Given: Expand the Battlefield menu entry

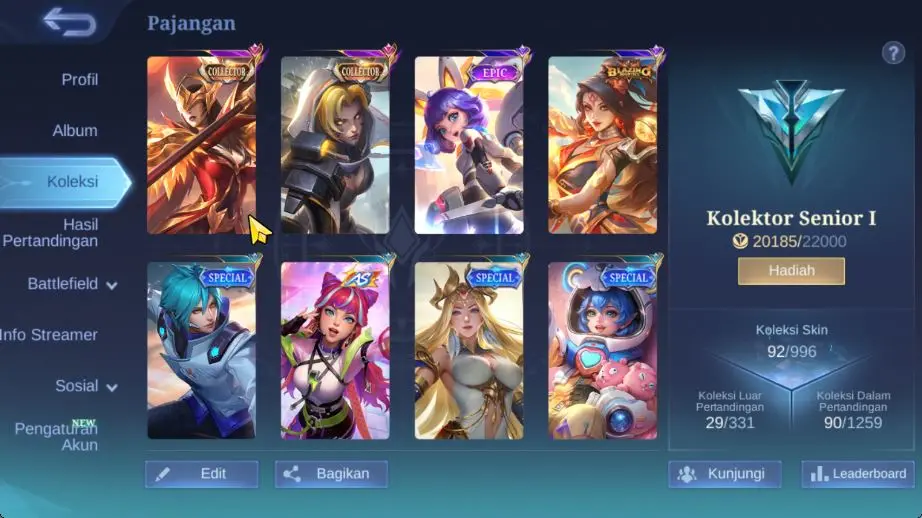Looking at the screenshot, I should 72,284.
